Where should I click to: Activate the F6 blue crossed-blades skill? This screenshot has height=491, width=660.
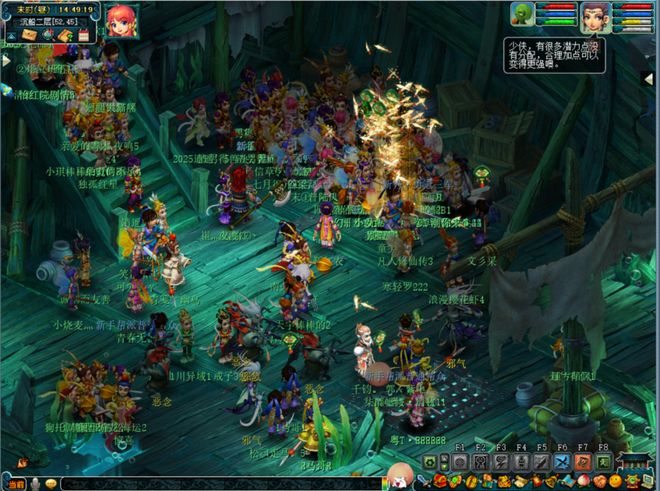pyautogui.click(x=562, y=462)
